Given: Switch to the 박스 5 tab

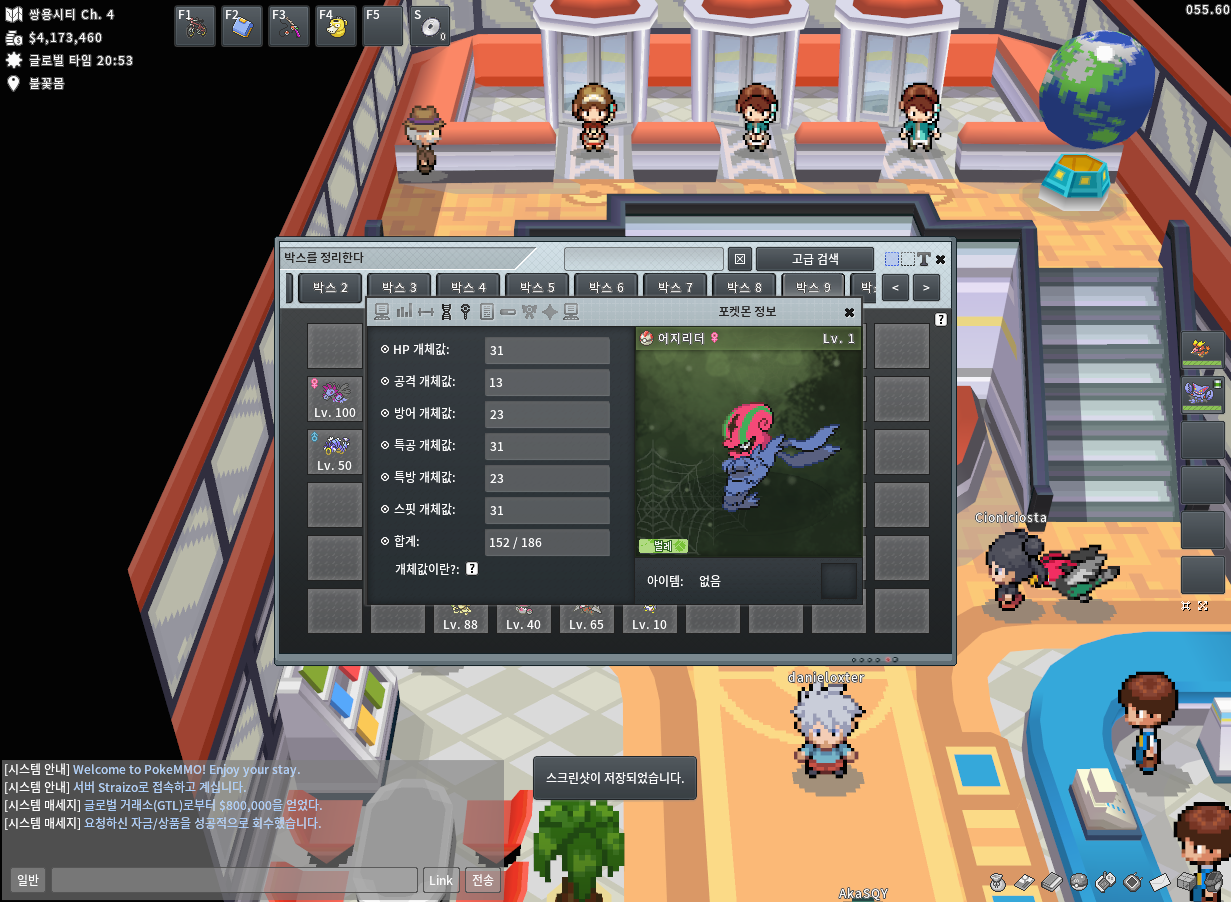Looking at the screenshot, I should pyautogui.click(x=537, y=288).
